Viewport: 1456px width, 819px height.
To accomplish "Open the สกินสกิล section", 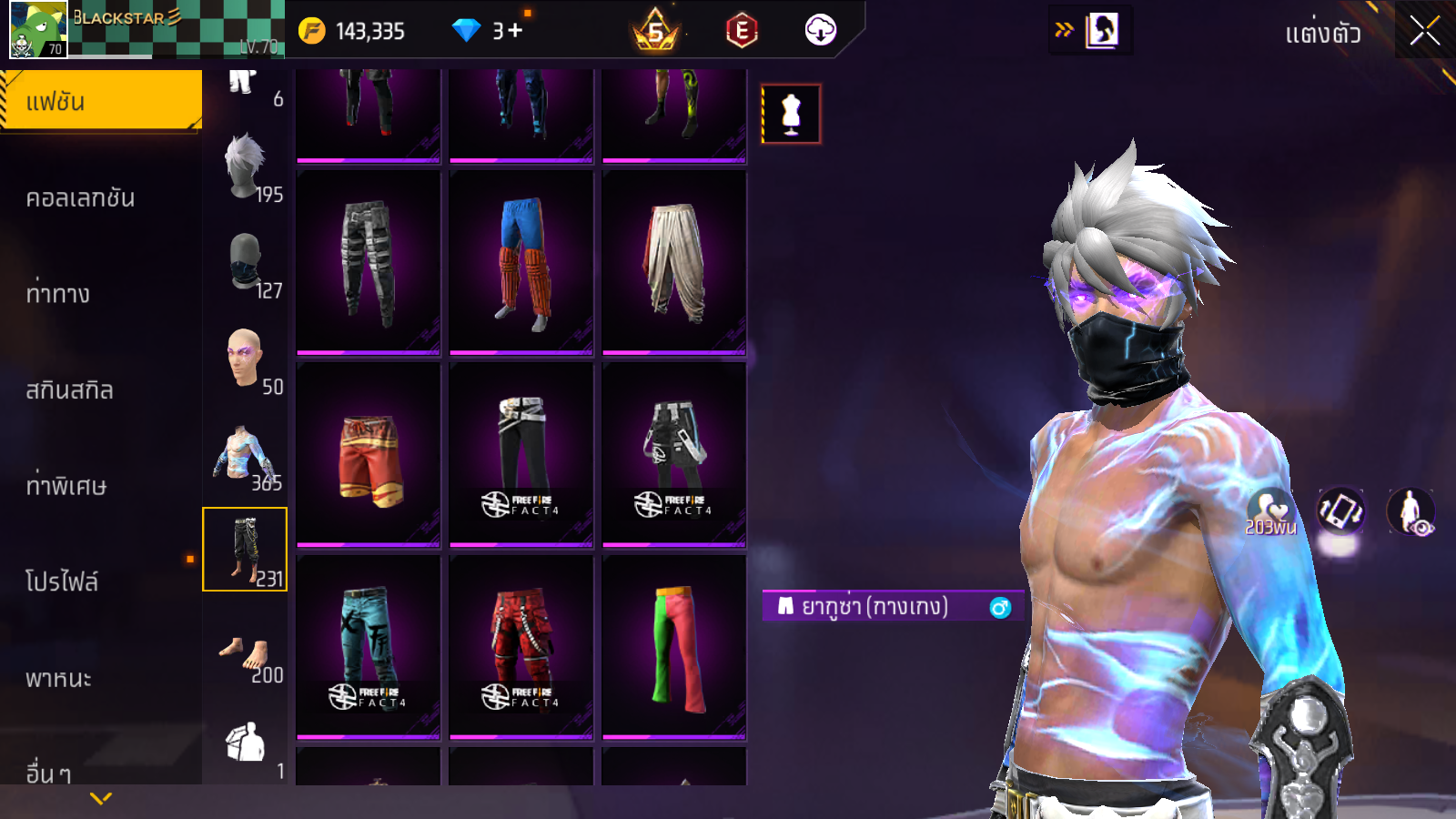I will 70,390.
